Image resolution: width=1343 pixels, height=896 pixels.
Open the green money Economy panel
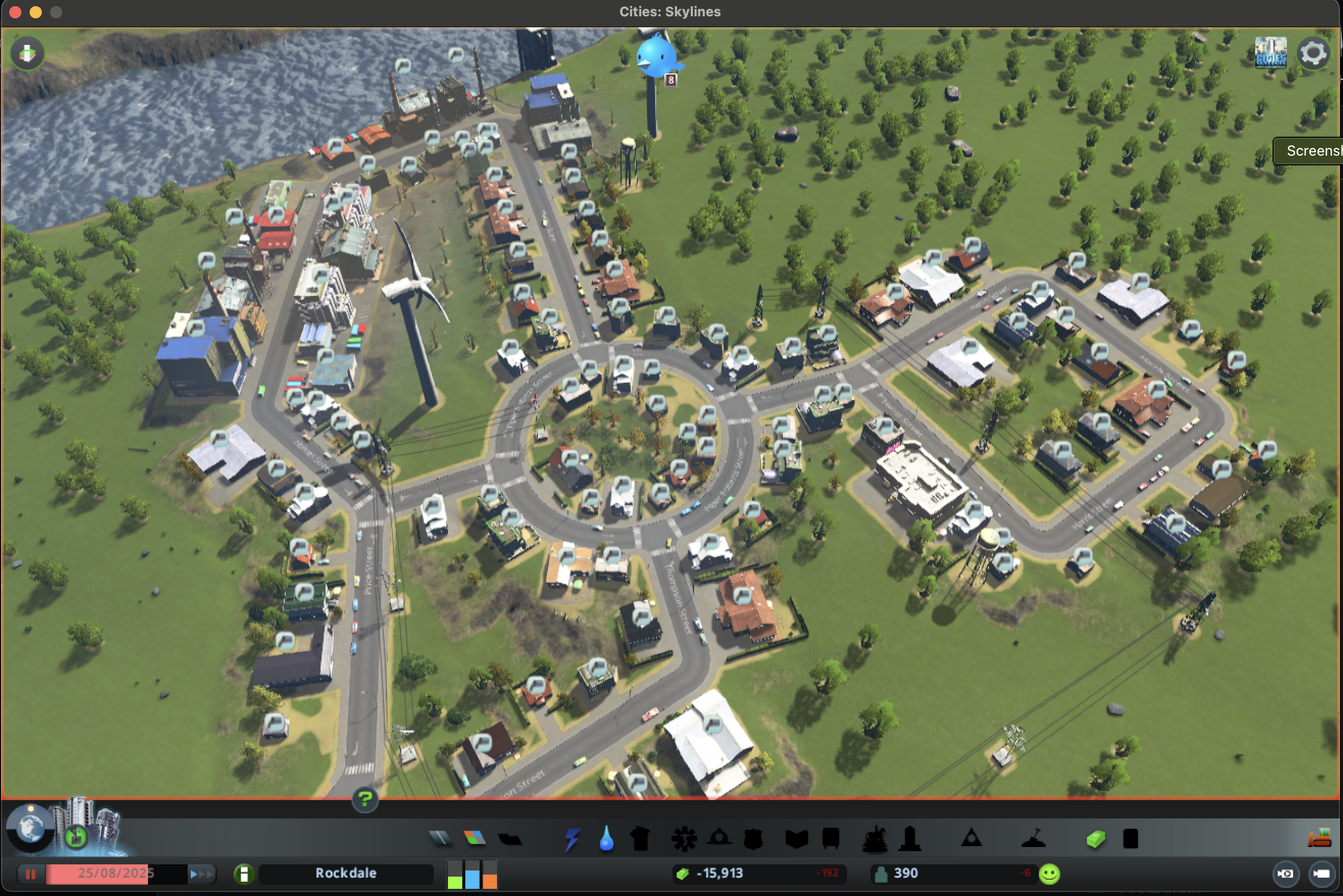pos(1095,839)
